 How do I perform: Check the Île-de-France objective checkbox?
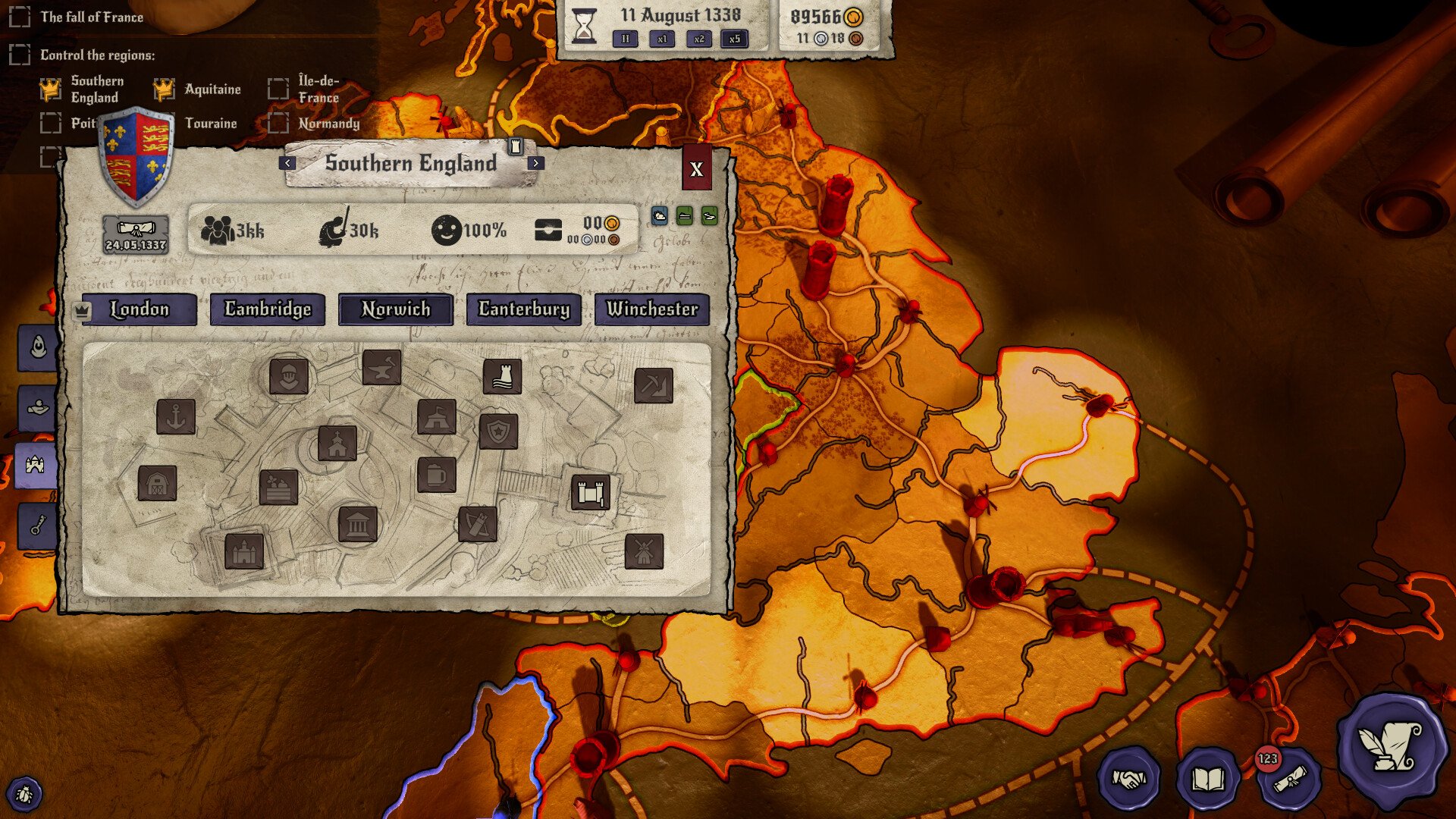(x=279, y=89)
